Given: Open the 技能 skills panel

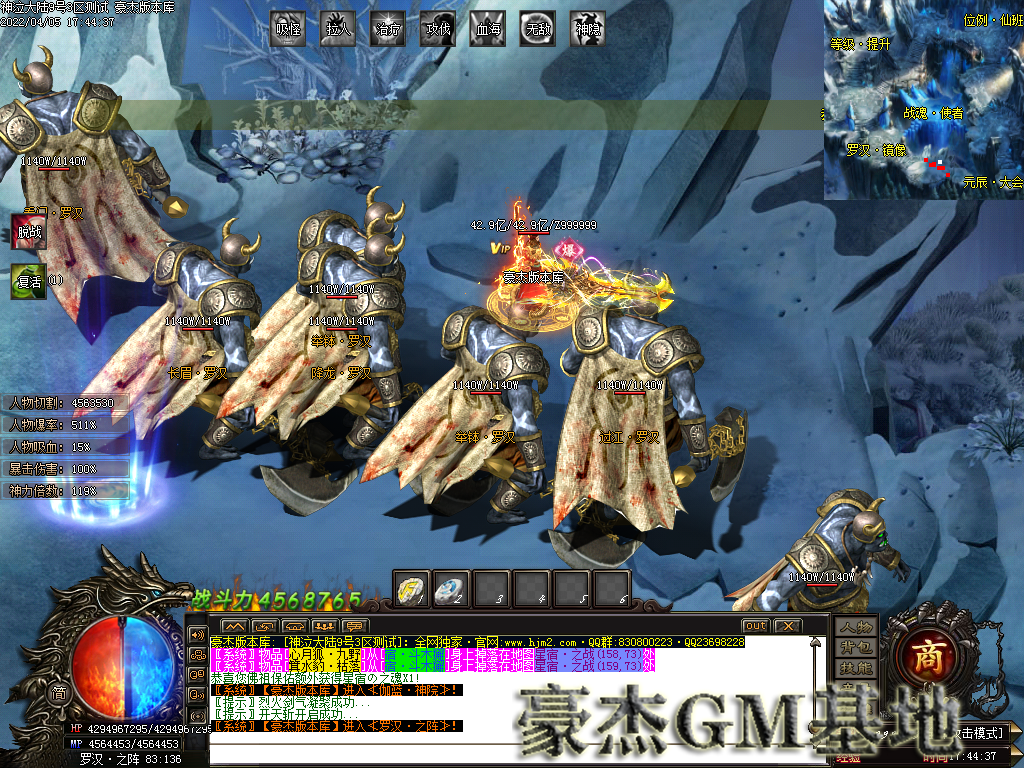Looking at the screenshot, I should click(x=857, y=667).
